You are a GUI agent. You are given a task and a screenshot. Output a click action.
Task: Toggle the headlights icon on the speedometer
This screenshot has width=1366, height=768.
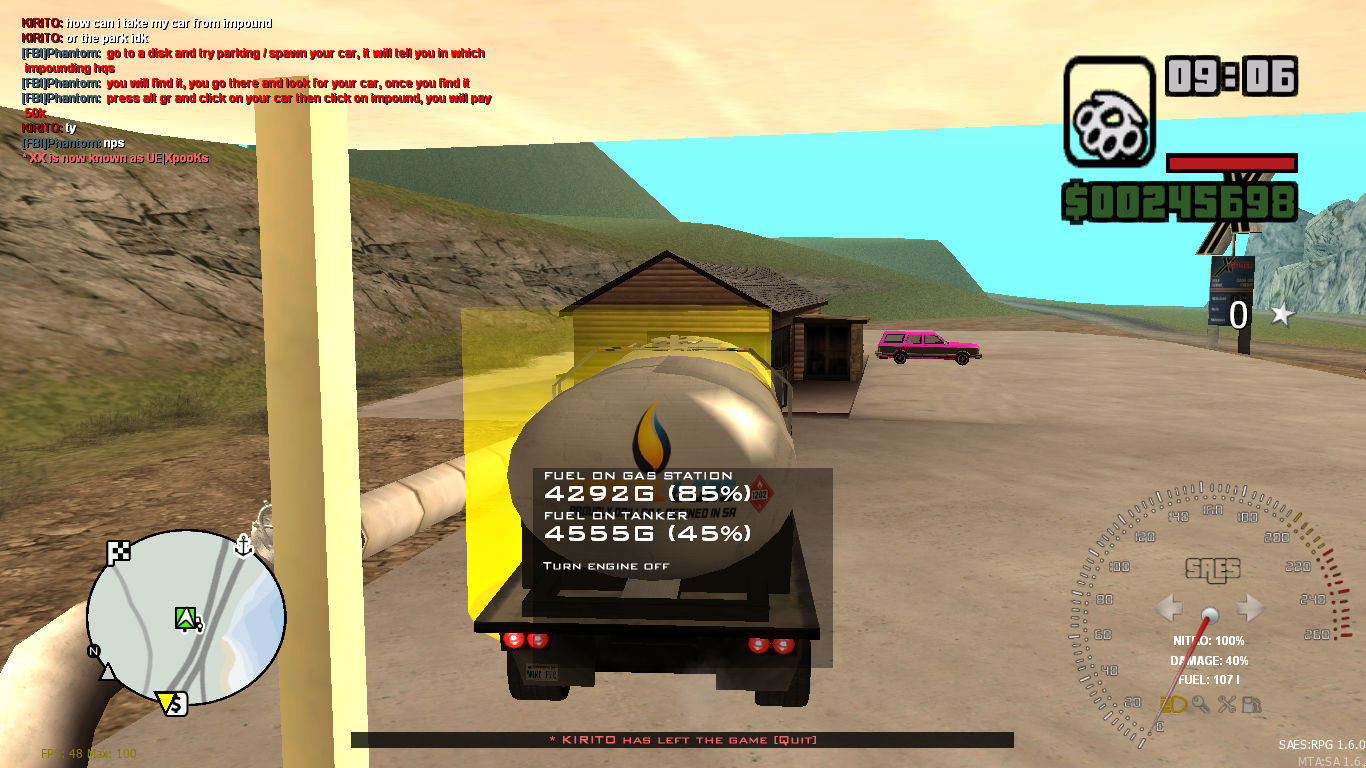(x=1174, y=704)
